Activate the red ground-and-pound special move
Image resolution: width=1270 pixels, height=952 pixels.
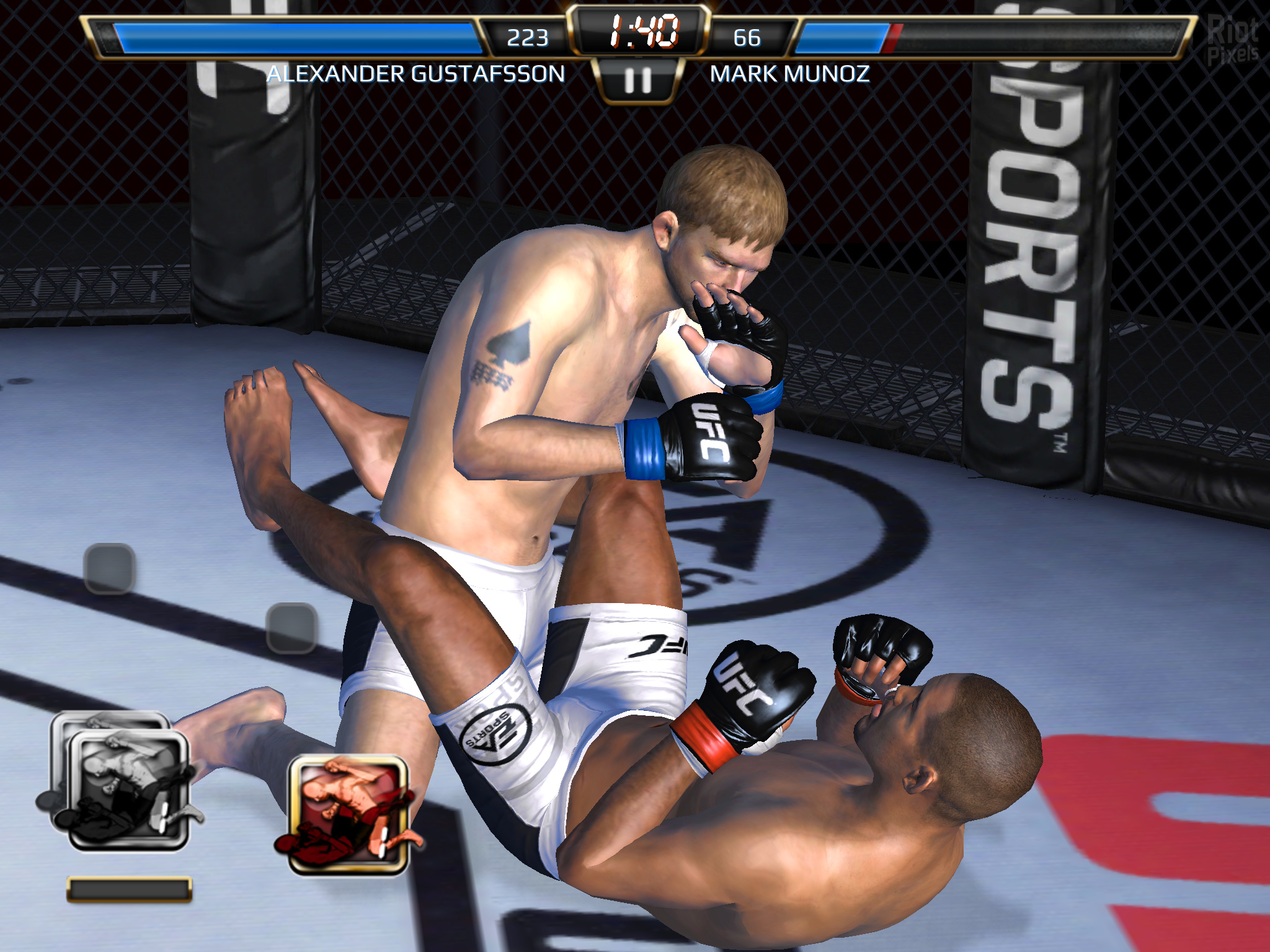[x=349, y=814]
